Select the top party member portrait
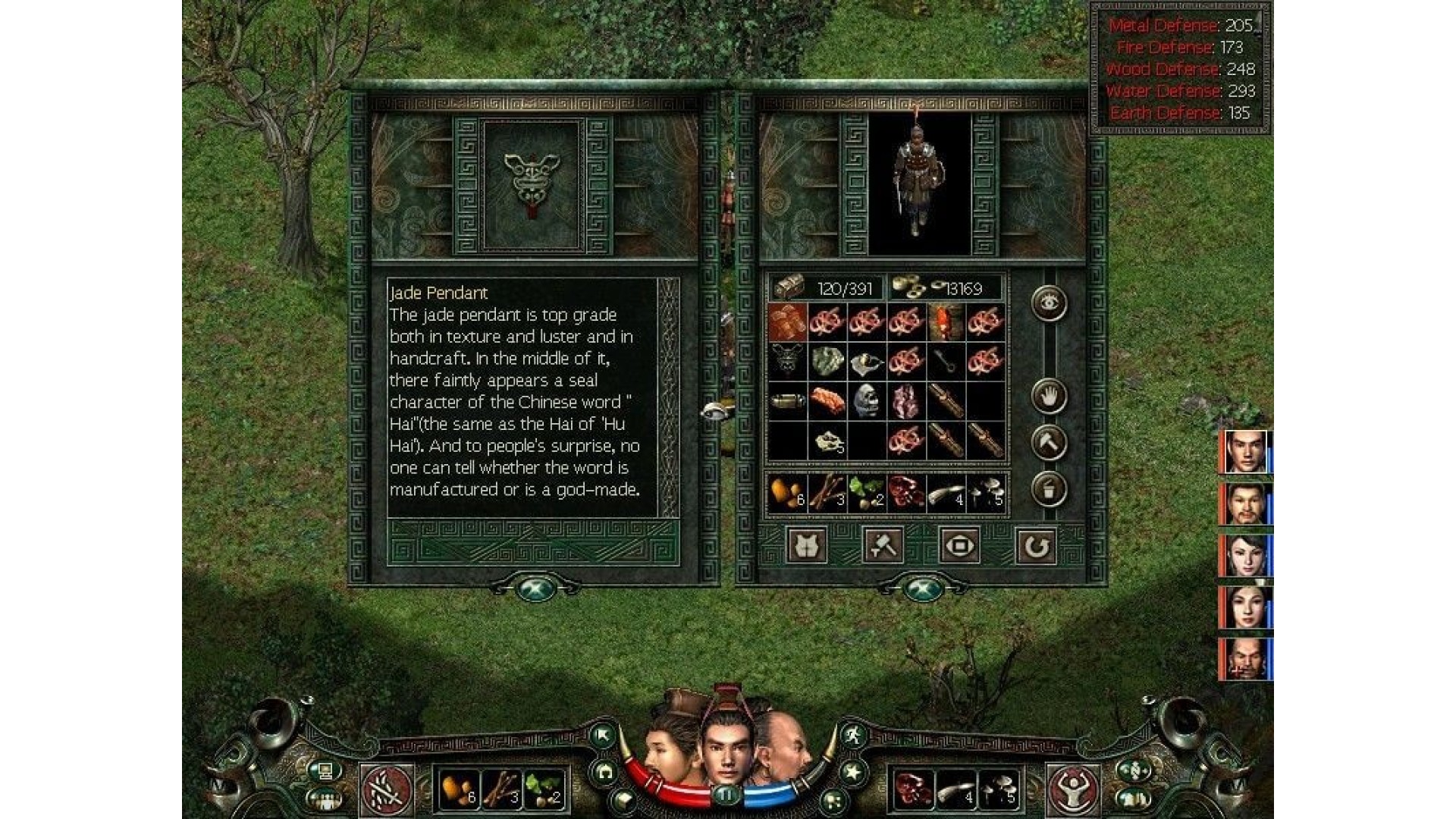The height and width of the screenshot is (819, 1456). [1246, 452]
